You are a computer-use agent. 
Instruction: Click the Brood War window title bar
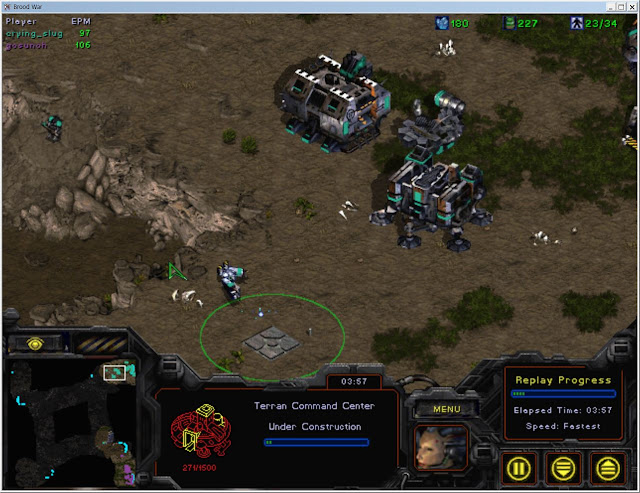tap(320, 6)
